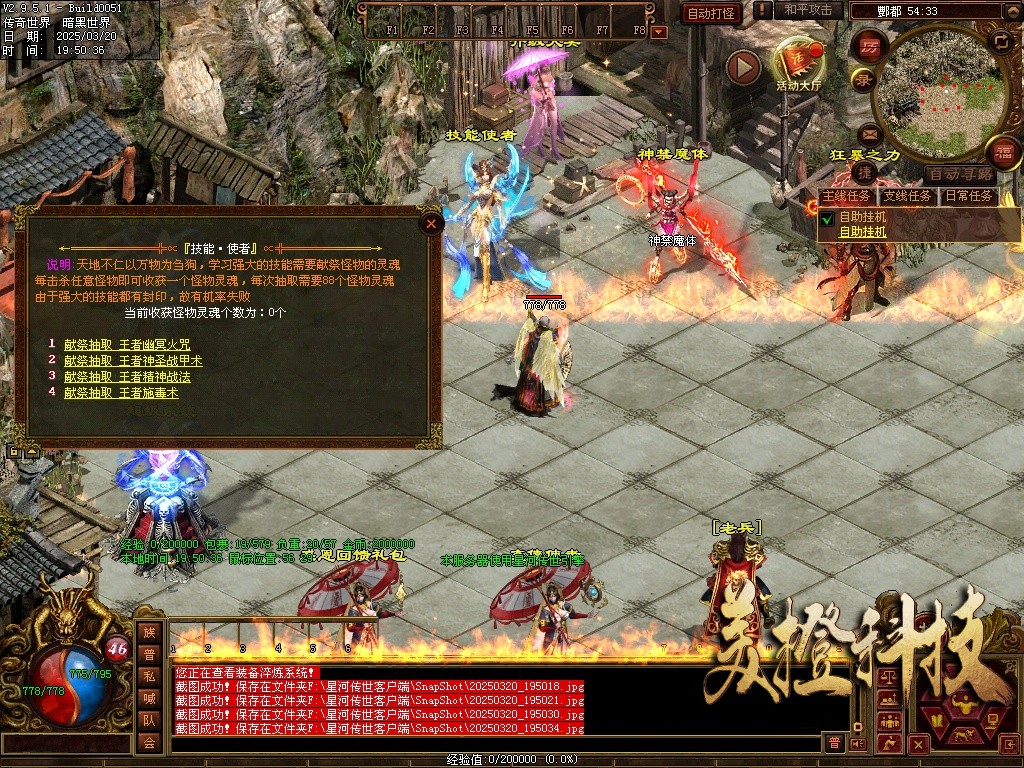The image size is (1024, 768).
Task: Click the round play arrow button
Action: 743,67
